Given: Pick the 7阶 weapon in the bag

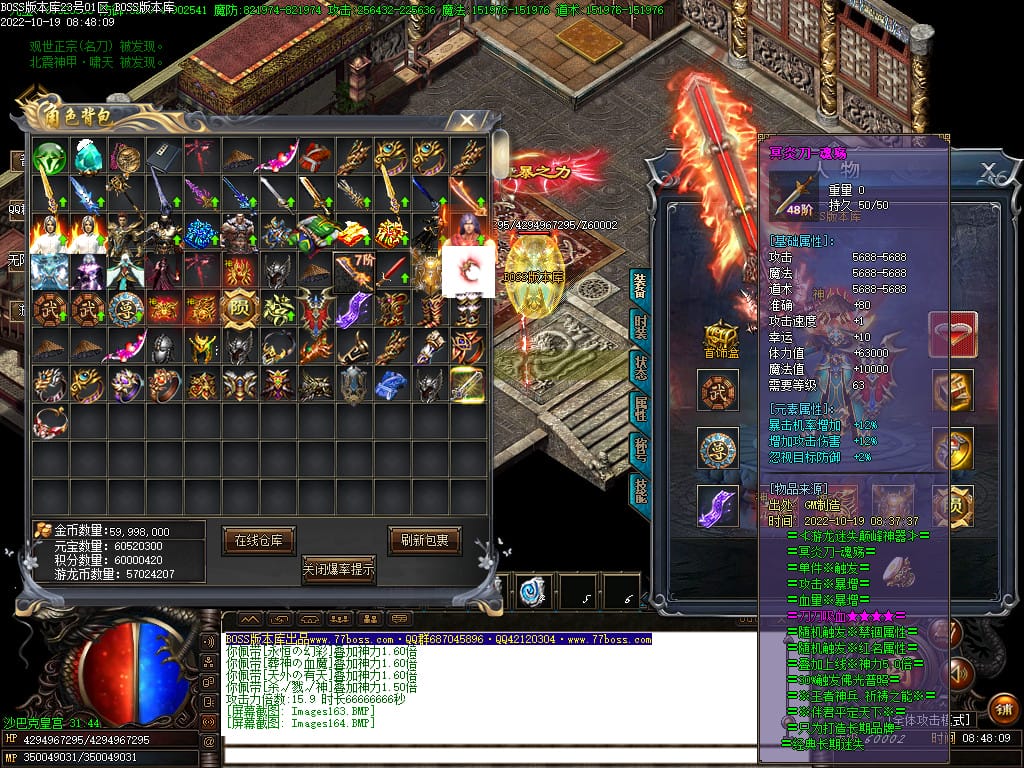Looking at the screenshot, I should (352, 270).
